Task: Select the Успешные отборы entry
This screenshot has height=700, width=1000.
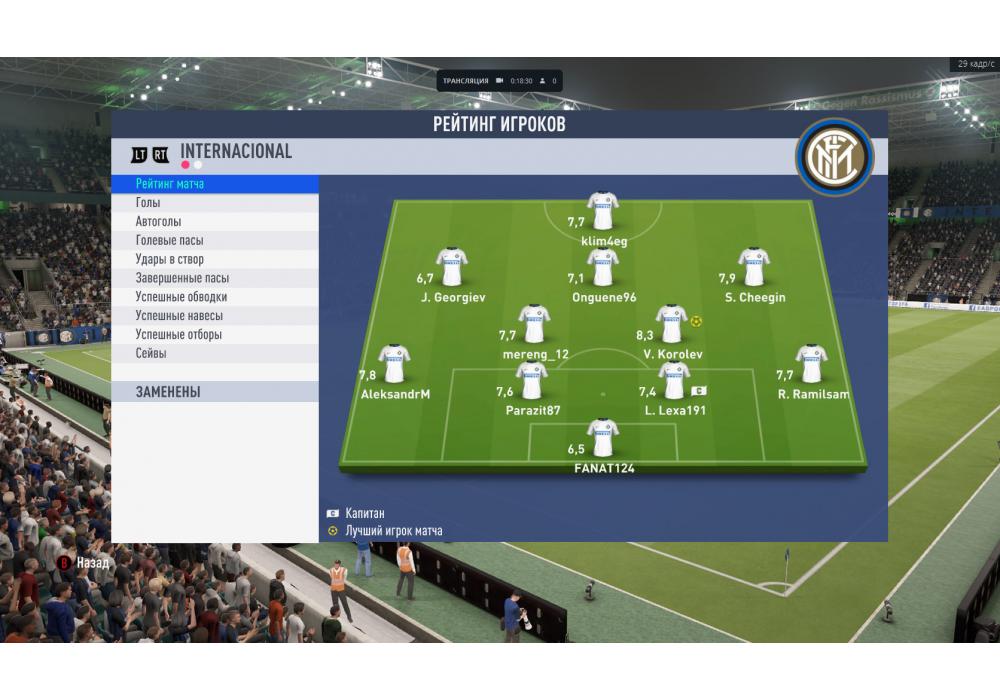Action: pos(215,335)
